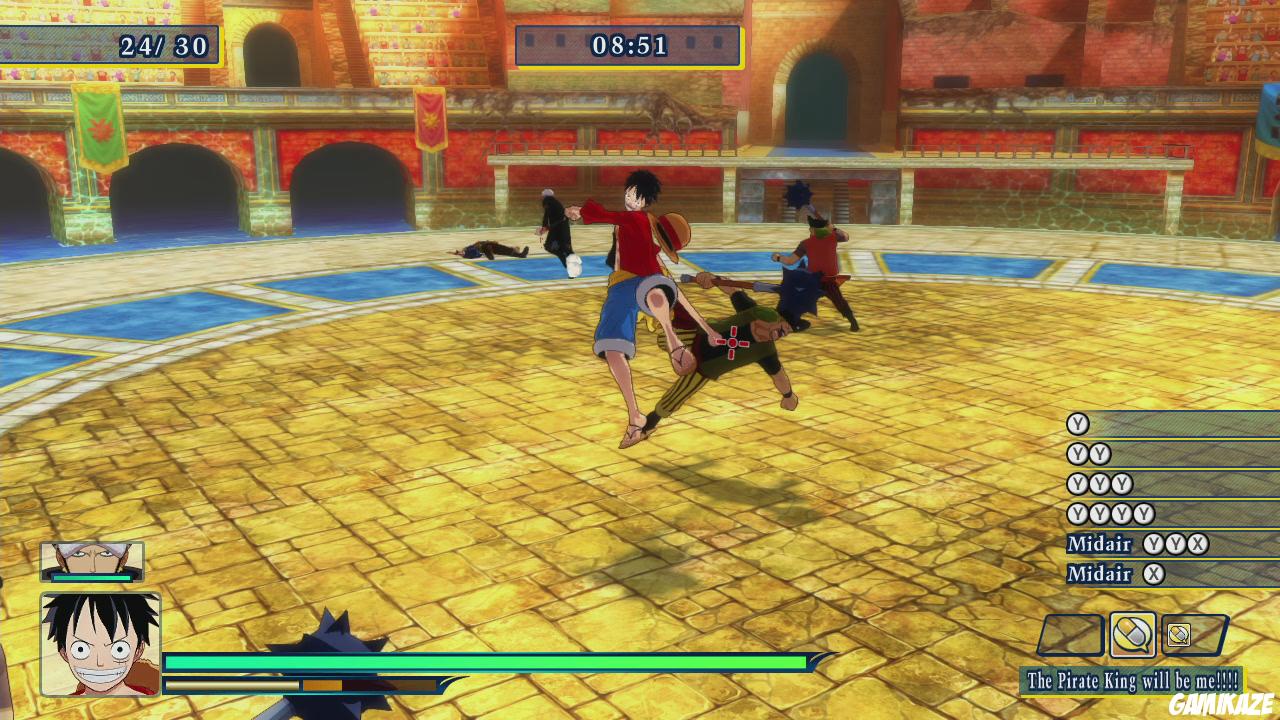Viewport: 1280px width, 720px height.
Task: Click the orange special gauge segment
Action: pos(323,684)
